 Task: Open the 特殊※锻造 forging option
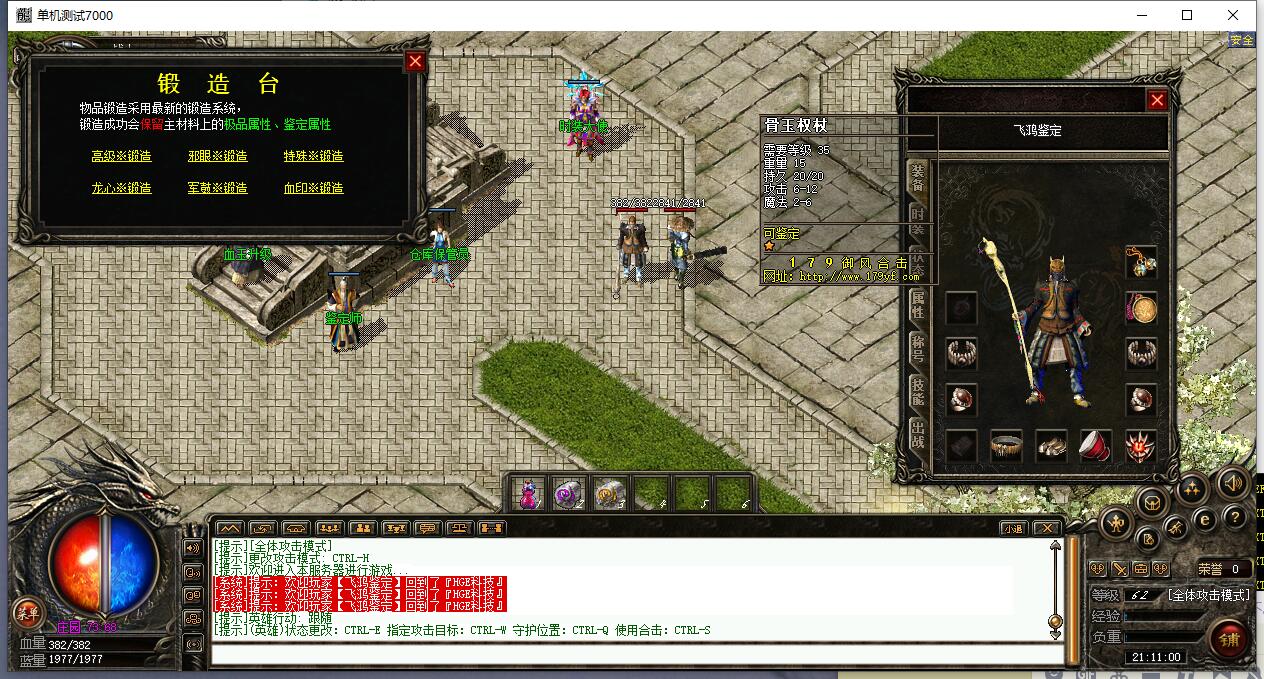pyautogui.click(x=313, y=156)
